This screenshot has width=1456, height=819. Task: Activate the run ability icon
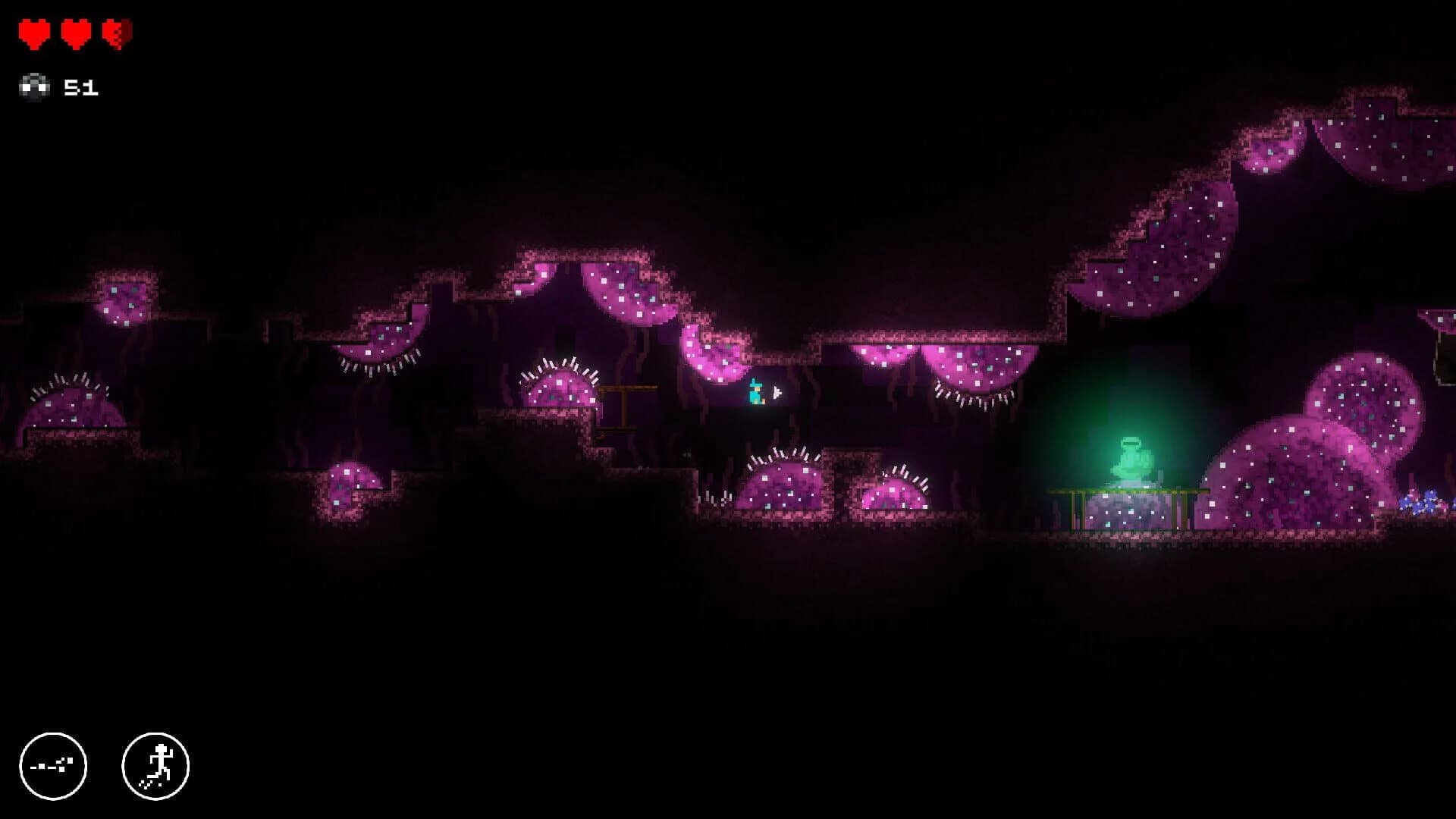click(x=155, y=767)
